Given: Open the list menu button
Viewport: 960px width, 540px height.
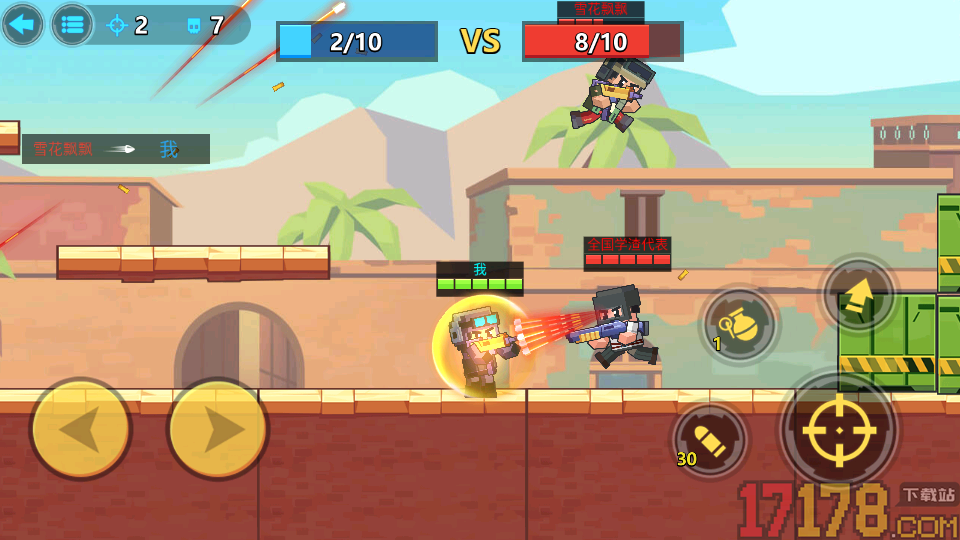Looking at the screenshot, I should [x=72, y=25].
